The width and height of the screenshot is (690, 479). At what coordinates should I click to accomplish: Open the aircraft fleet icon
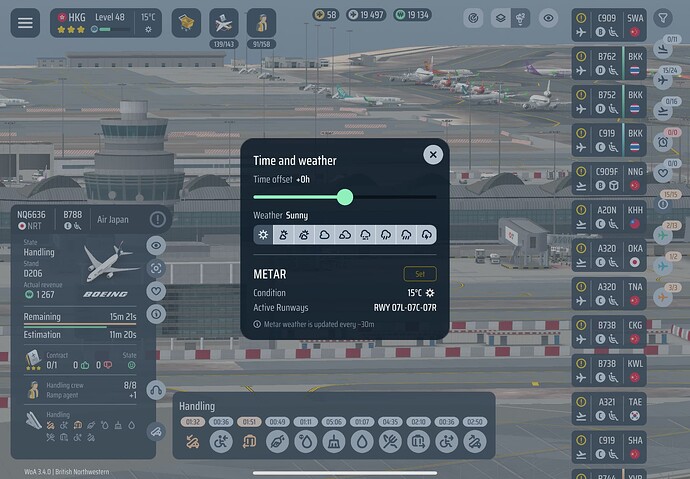click(224, 22)
